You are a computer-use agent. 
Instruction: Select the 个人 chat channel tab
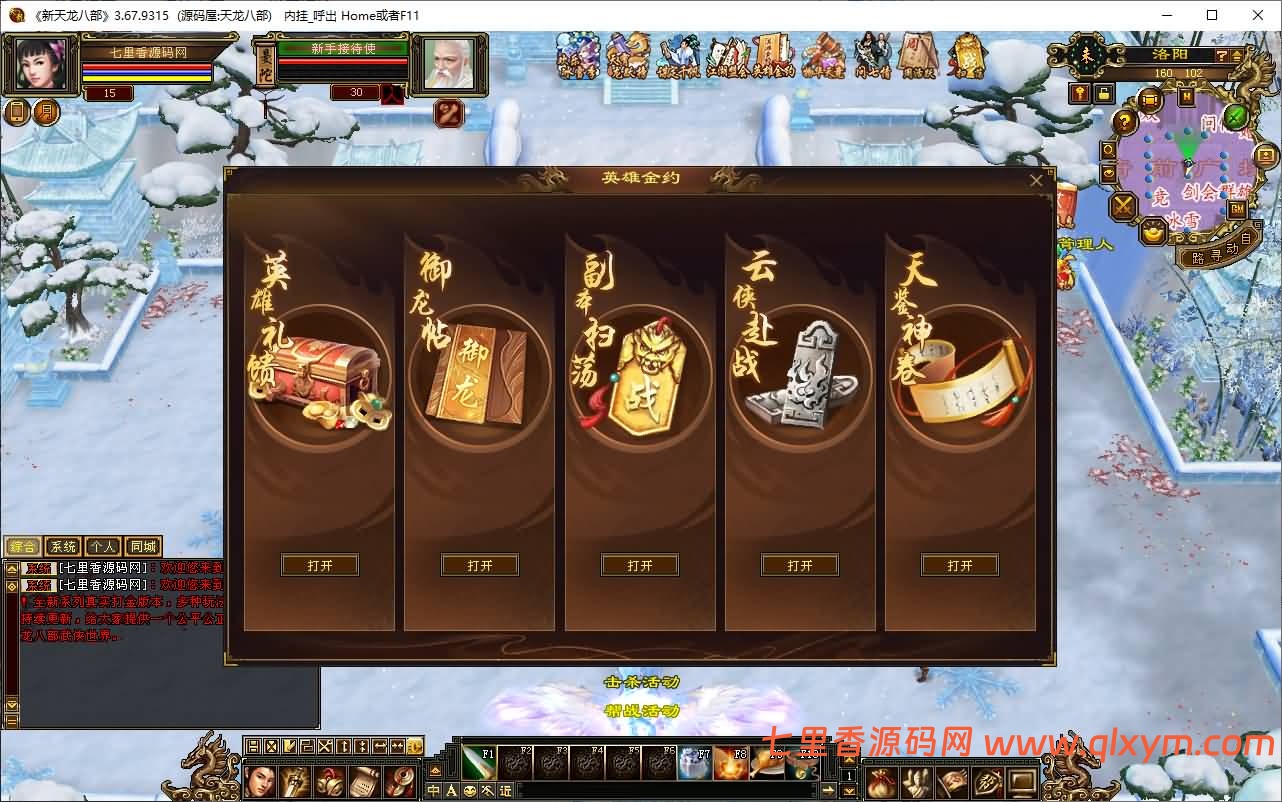tap(104, 546)
